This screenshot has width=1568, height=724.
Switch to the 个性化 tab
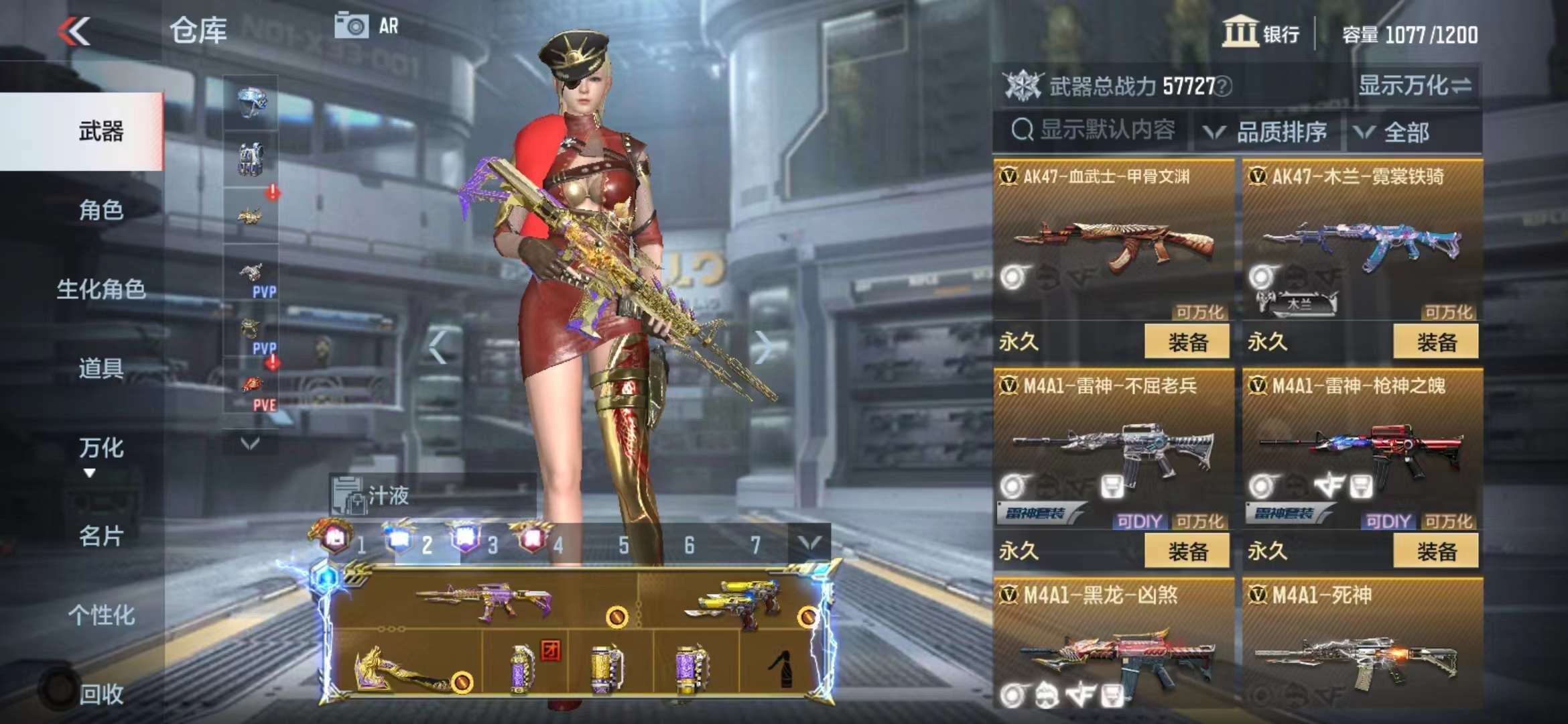101,615
